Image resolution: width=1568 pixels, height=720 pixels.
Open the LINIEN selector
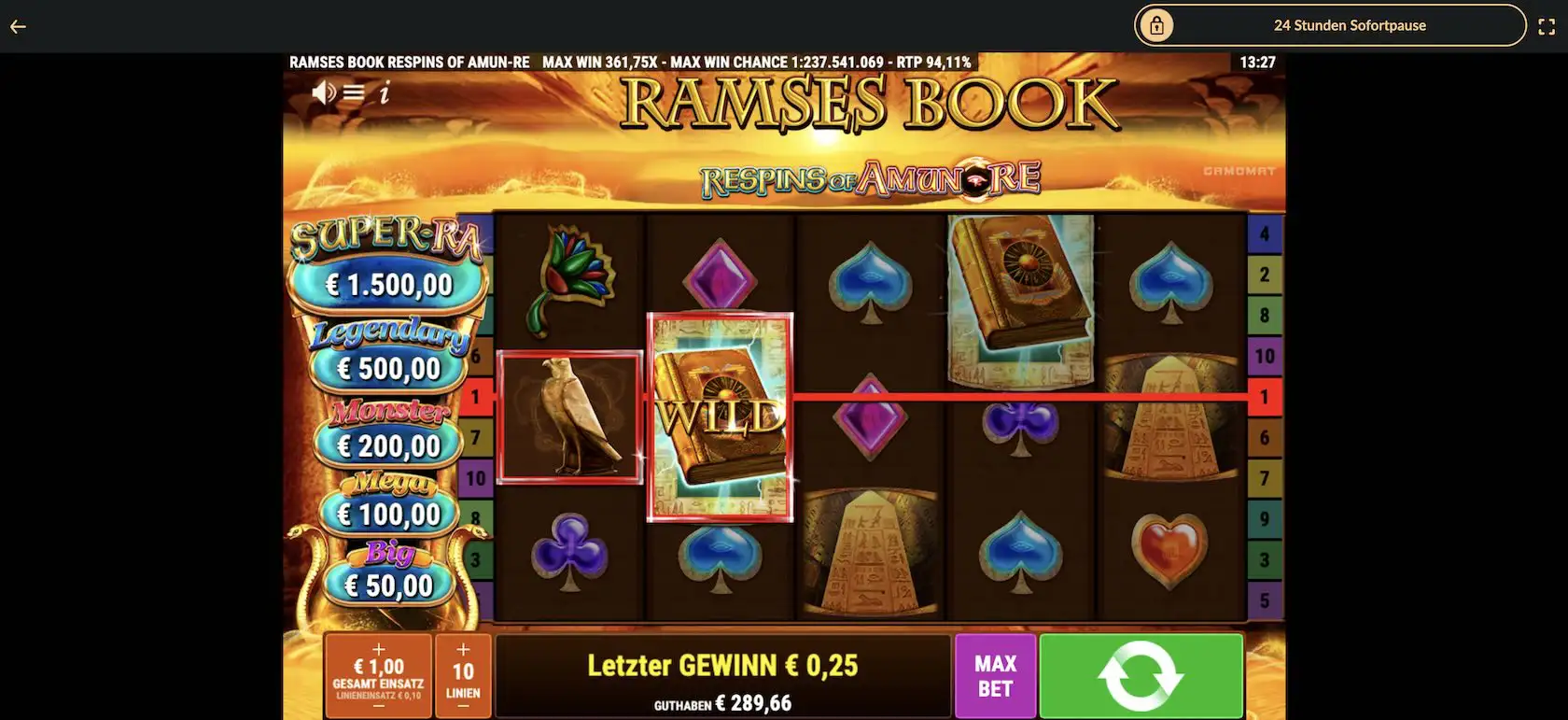click(x=463, y=674)
